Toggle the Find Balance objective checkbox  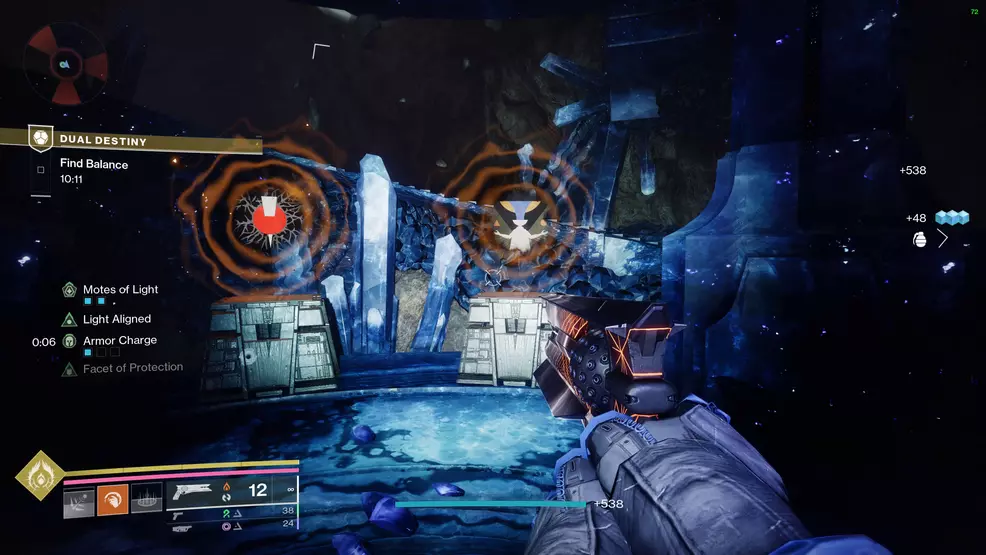click(x=41, y=169)
